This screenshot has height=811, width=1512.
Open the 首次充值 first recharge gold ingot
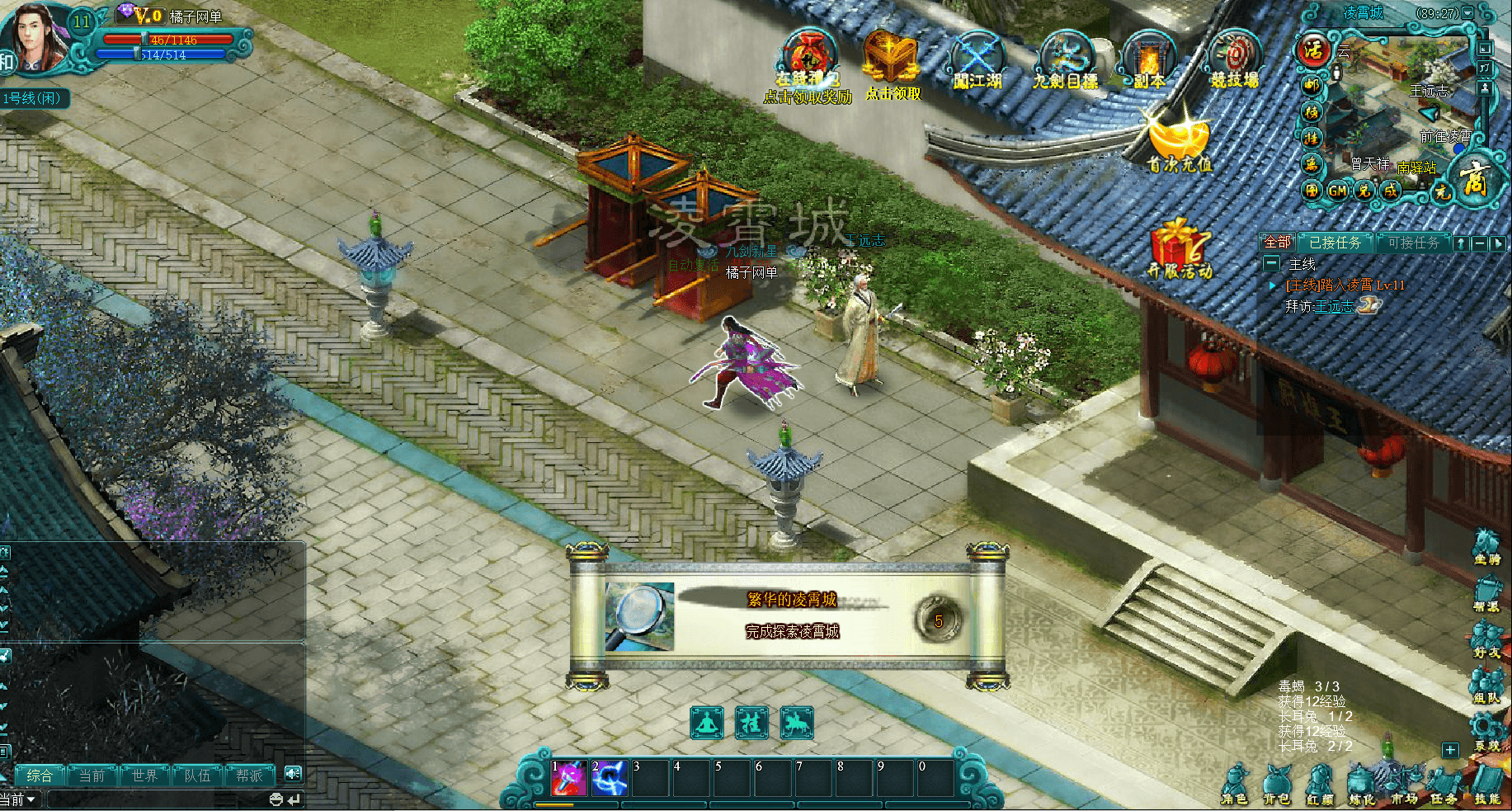pos(1180,142)
